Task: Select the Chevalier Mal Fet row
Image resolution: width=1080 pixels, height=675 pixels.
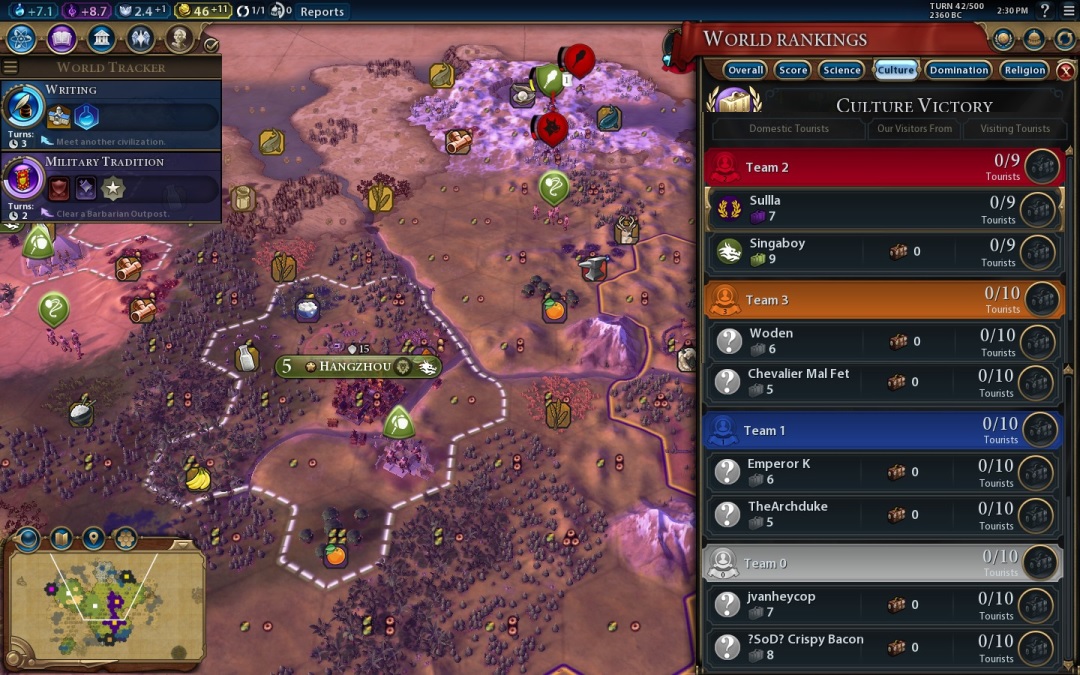Action: point(880,382)
